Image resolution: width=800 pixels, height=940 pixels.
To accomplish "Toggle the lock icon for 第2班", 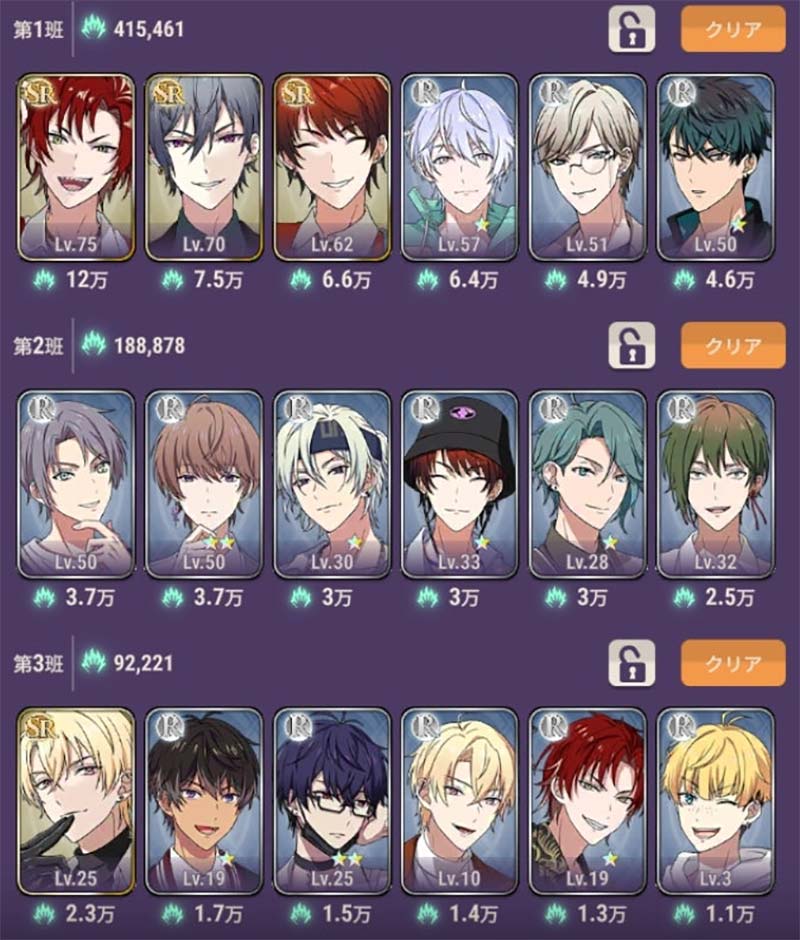I will [631, 346].
